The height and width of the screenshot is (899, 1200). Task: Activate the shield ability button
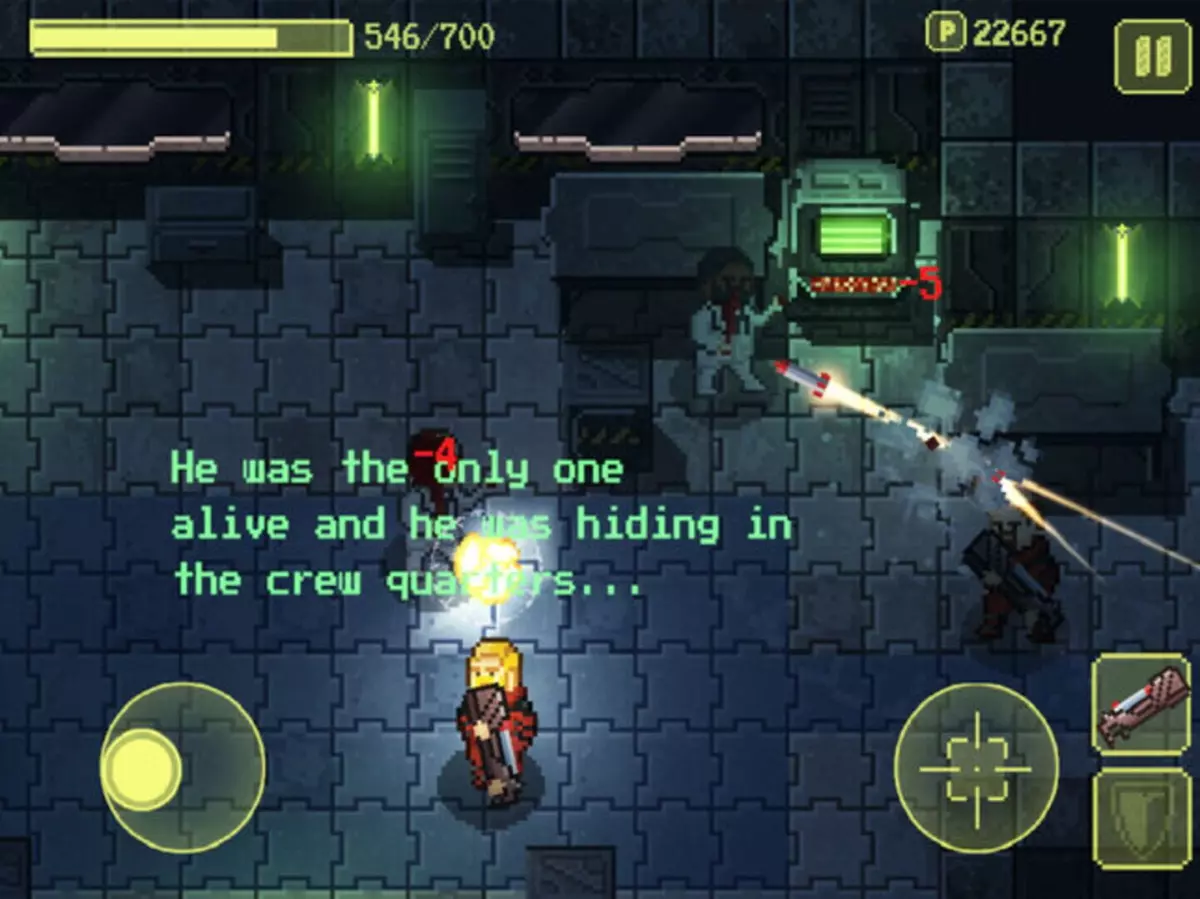(x=1141, y=818)
